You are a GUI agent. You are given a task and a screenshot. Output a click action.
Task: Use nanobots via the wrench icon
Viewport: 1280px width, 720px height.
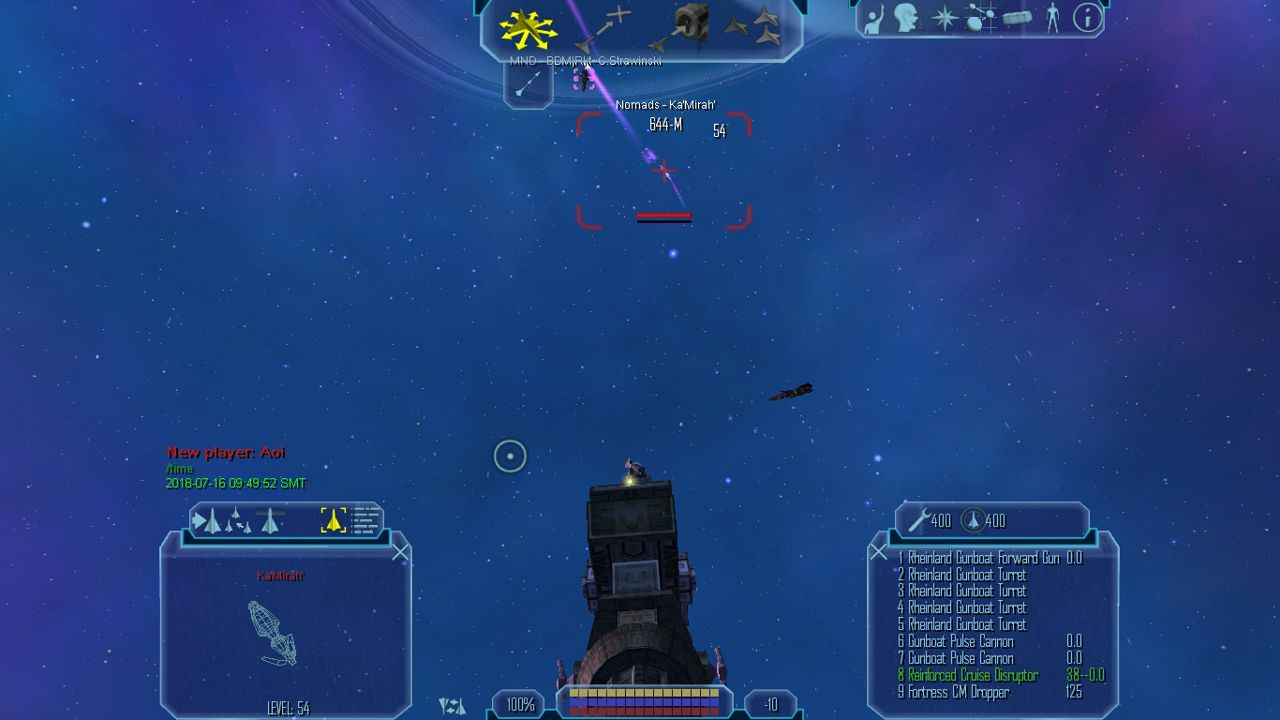click(x=919, y=520)
